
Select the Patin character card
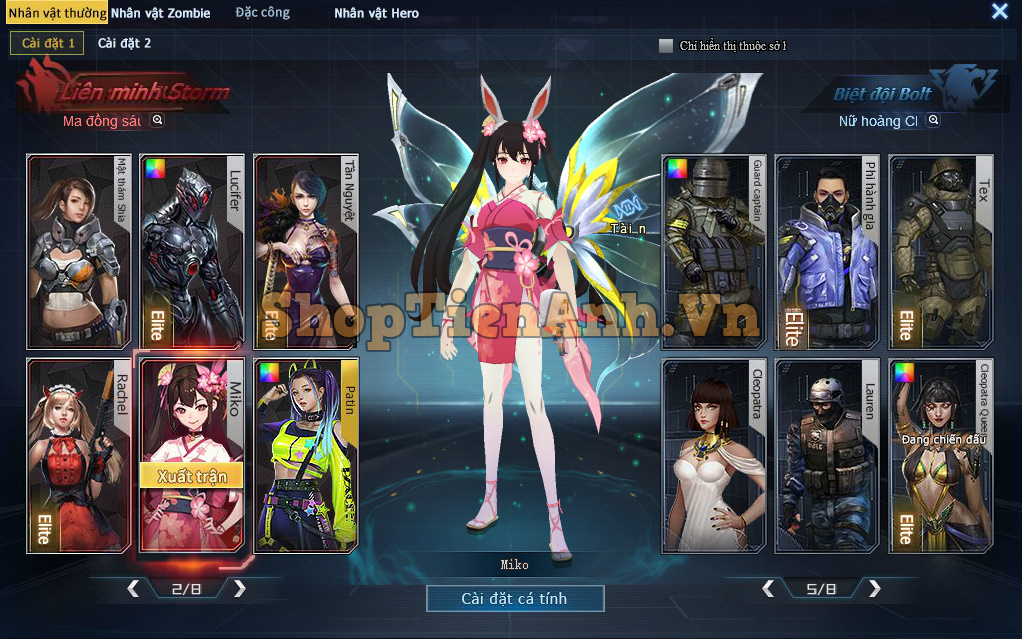[305, 455]
